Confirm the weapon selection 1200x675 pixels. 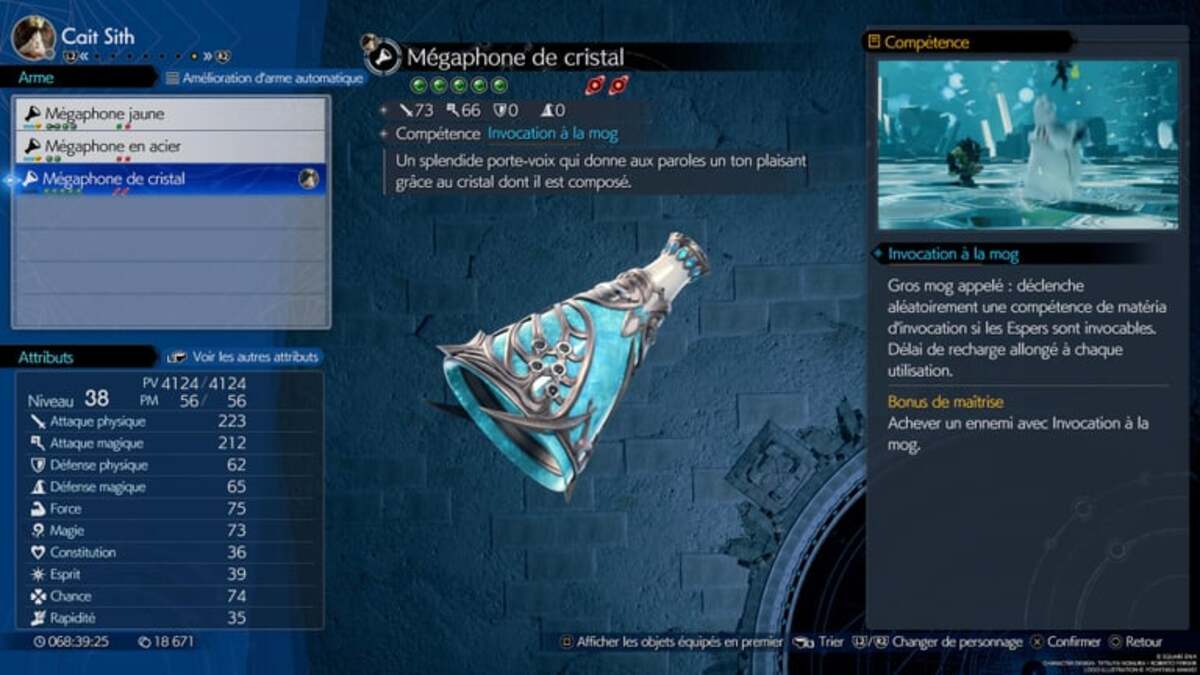point(1067,642)
